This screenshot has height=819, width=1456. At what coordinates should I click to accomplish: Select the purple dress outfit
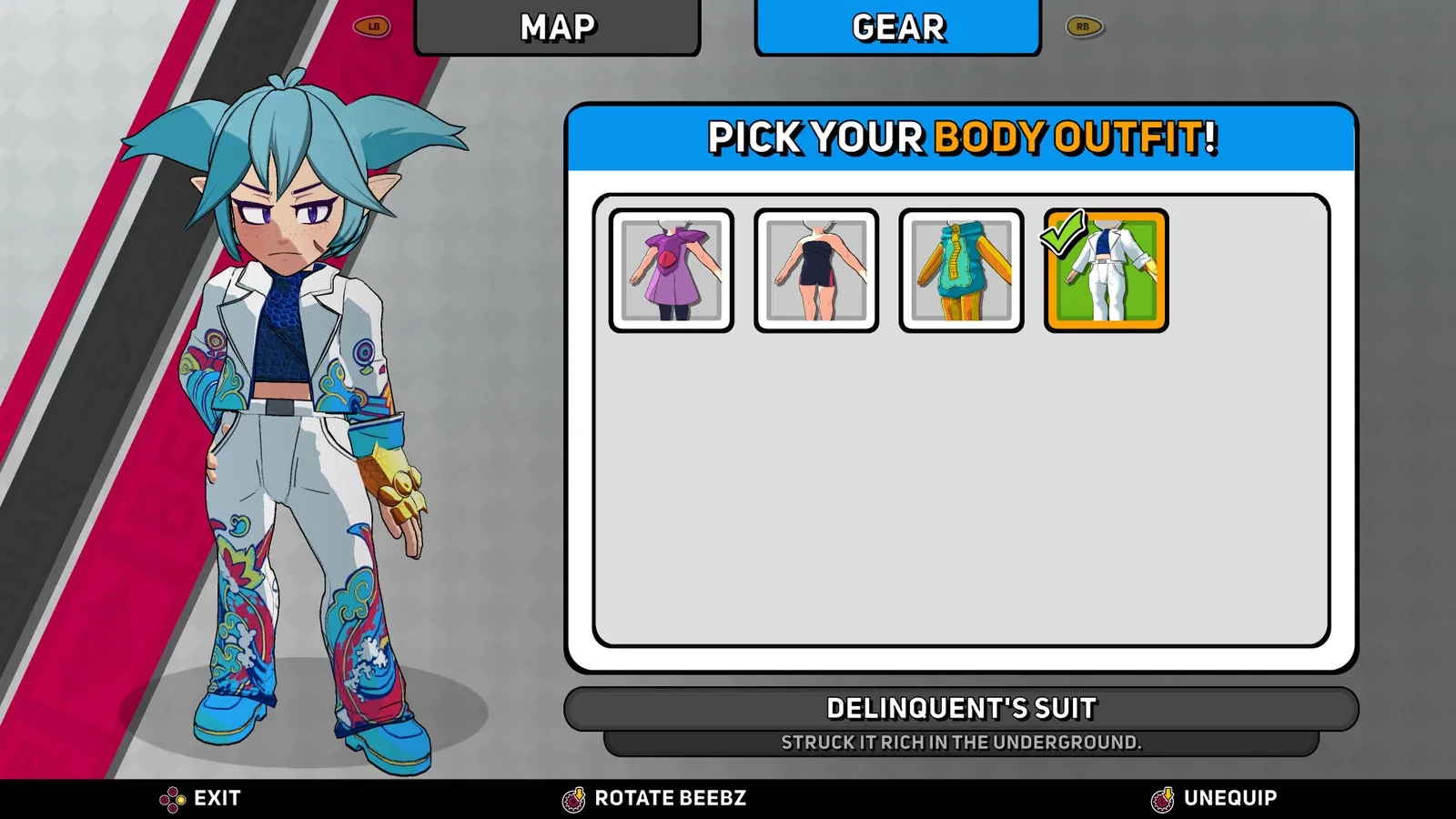pyautogui.click(x=672, y=270)
